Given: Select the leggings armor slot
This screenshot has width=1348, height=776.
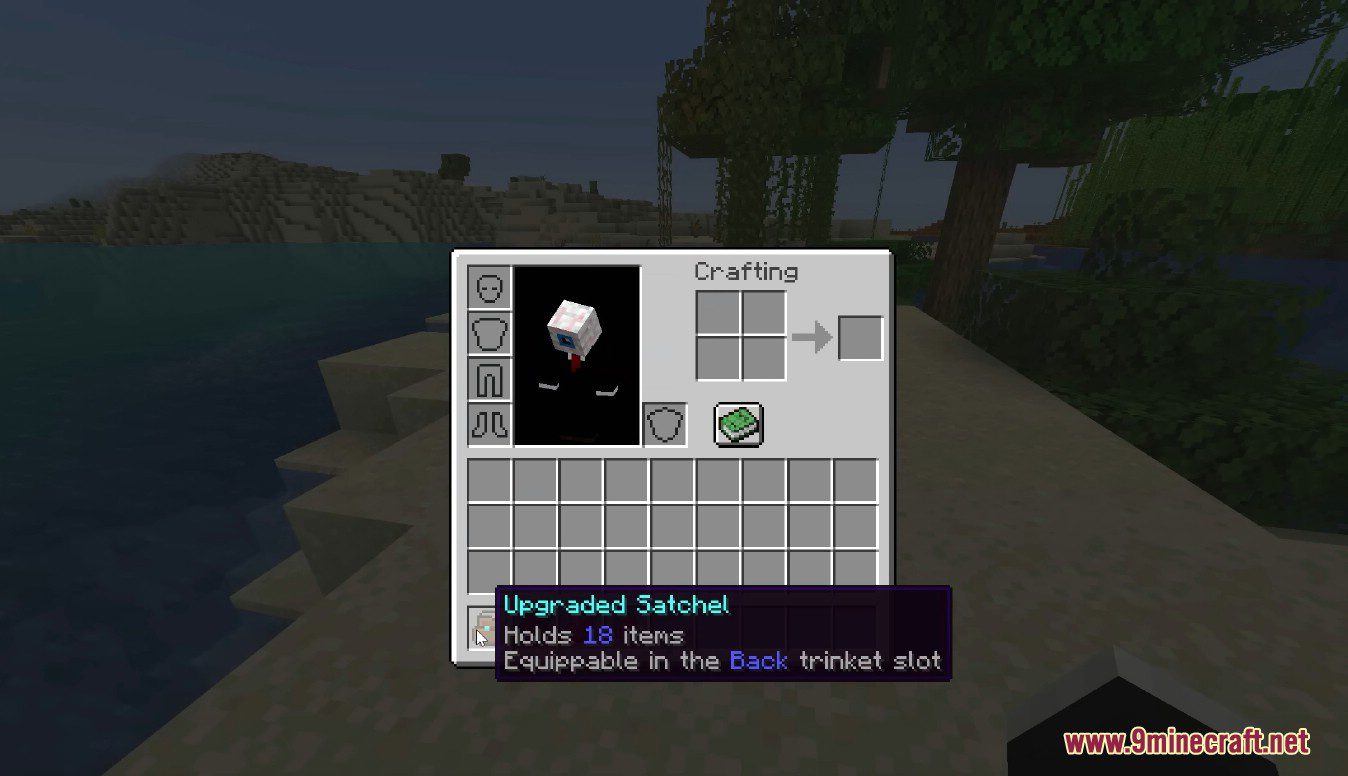Looking at the screenshot, I should click(x=489, y=379).
